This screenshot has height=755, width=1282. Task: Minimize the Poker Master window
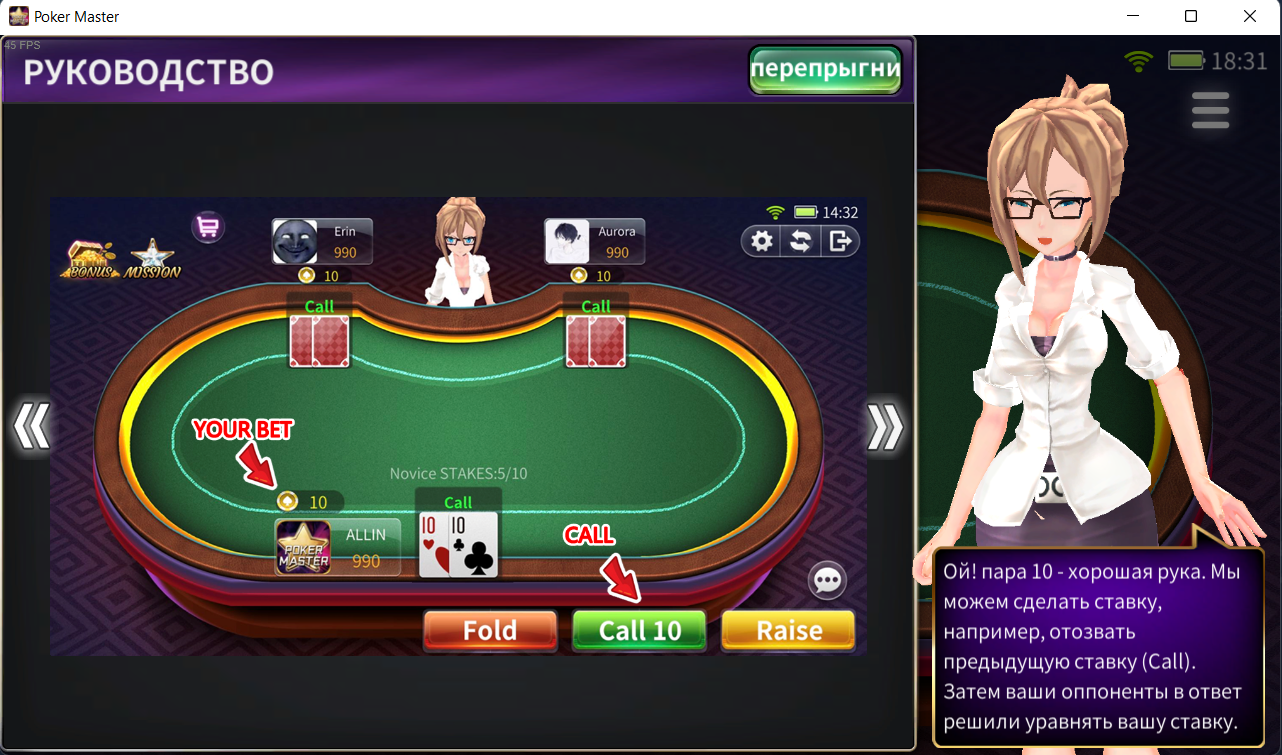pos(1133,17)
